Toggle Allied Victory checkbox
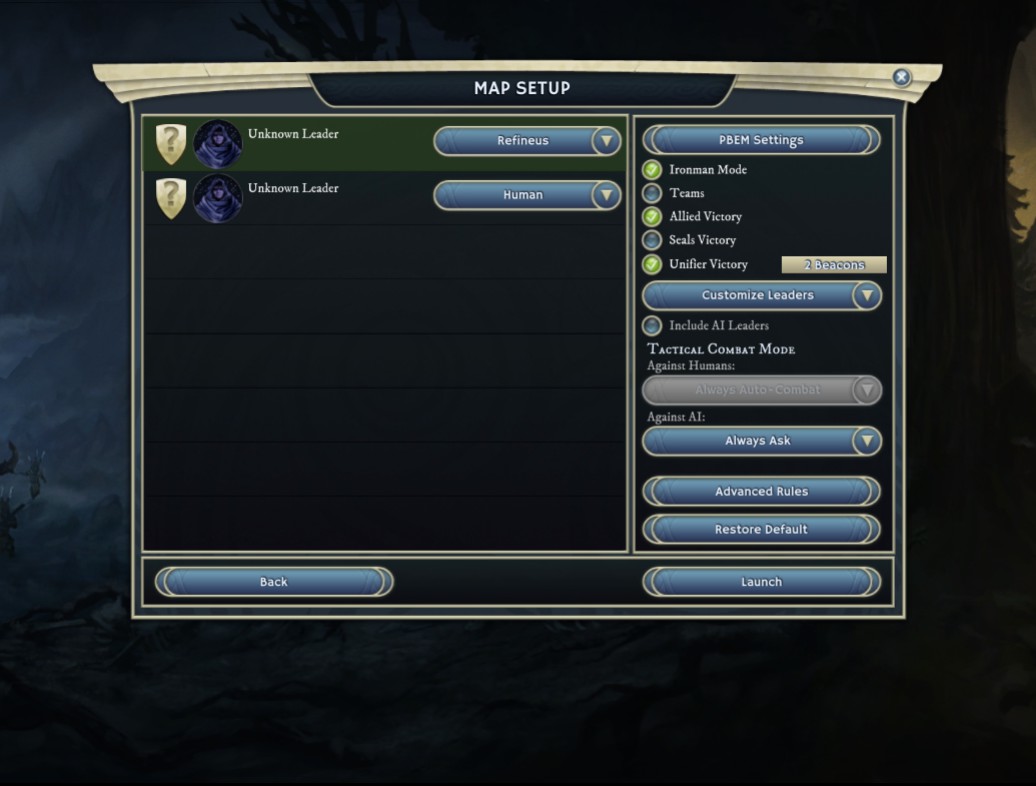The width and height of the screenshot is (1036, 786). pyautogui.click(x=652, y=216)
